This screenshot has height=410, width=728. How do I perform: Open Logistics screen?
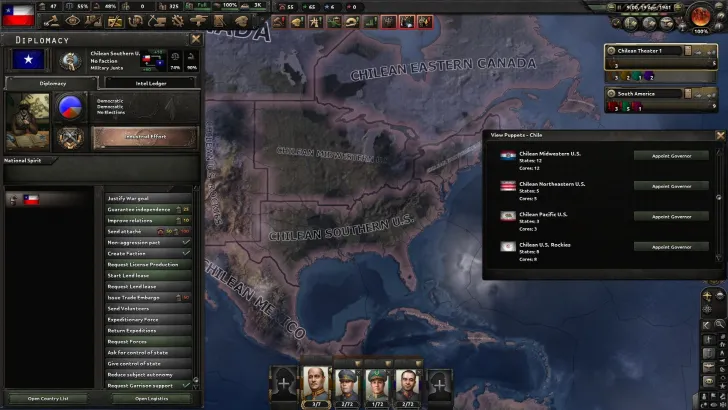(151, 398)
